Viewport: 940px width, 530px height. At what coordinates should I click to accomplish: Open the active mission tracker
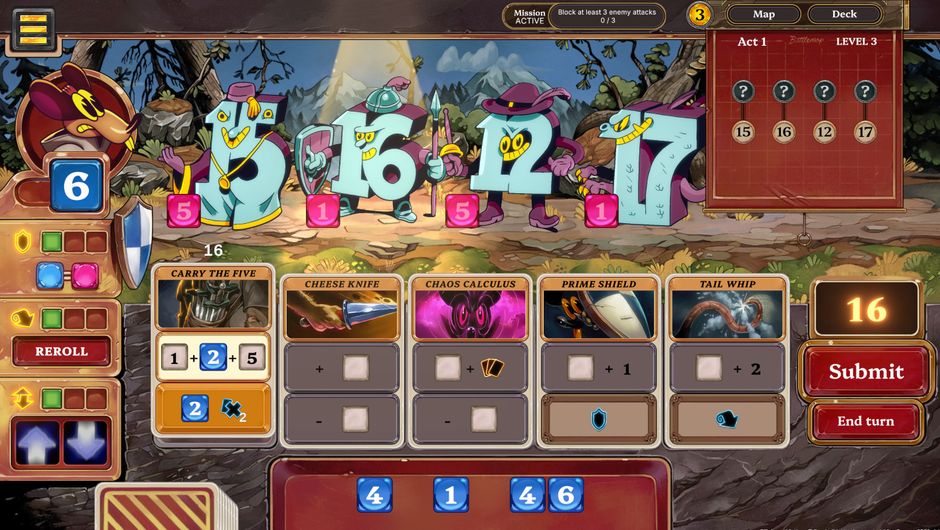pos(585,16)
